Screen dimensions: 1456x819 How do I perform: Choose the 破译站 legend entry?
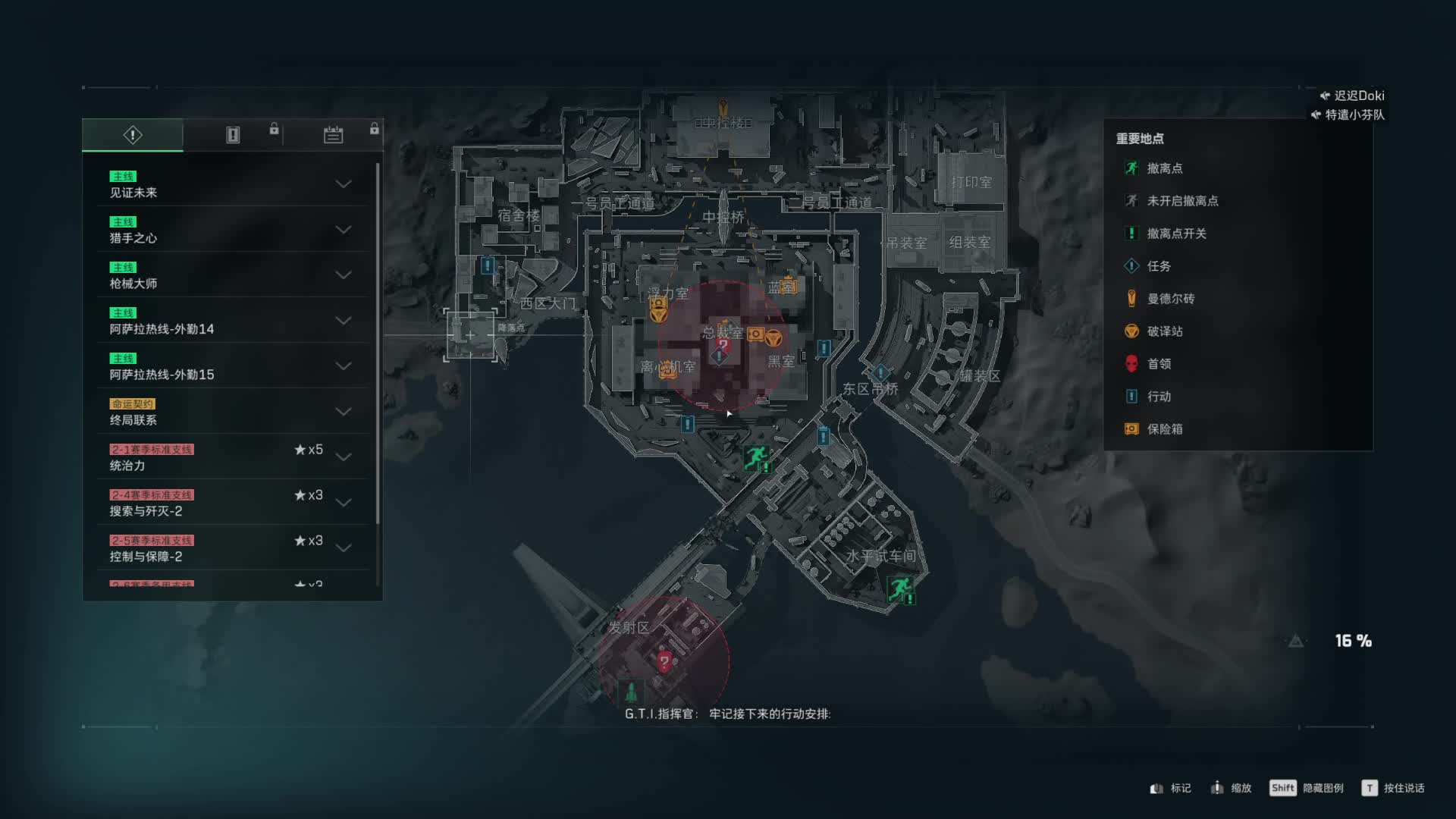coord(1164,331)
